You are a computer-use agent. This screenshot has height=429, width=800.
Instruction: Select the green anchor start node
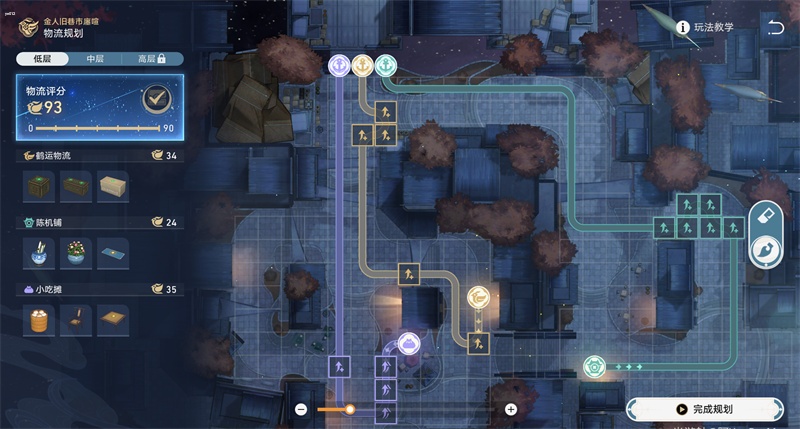point(386,65)
